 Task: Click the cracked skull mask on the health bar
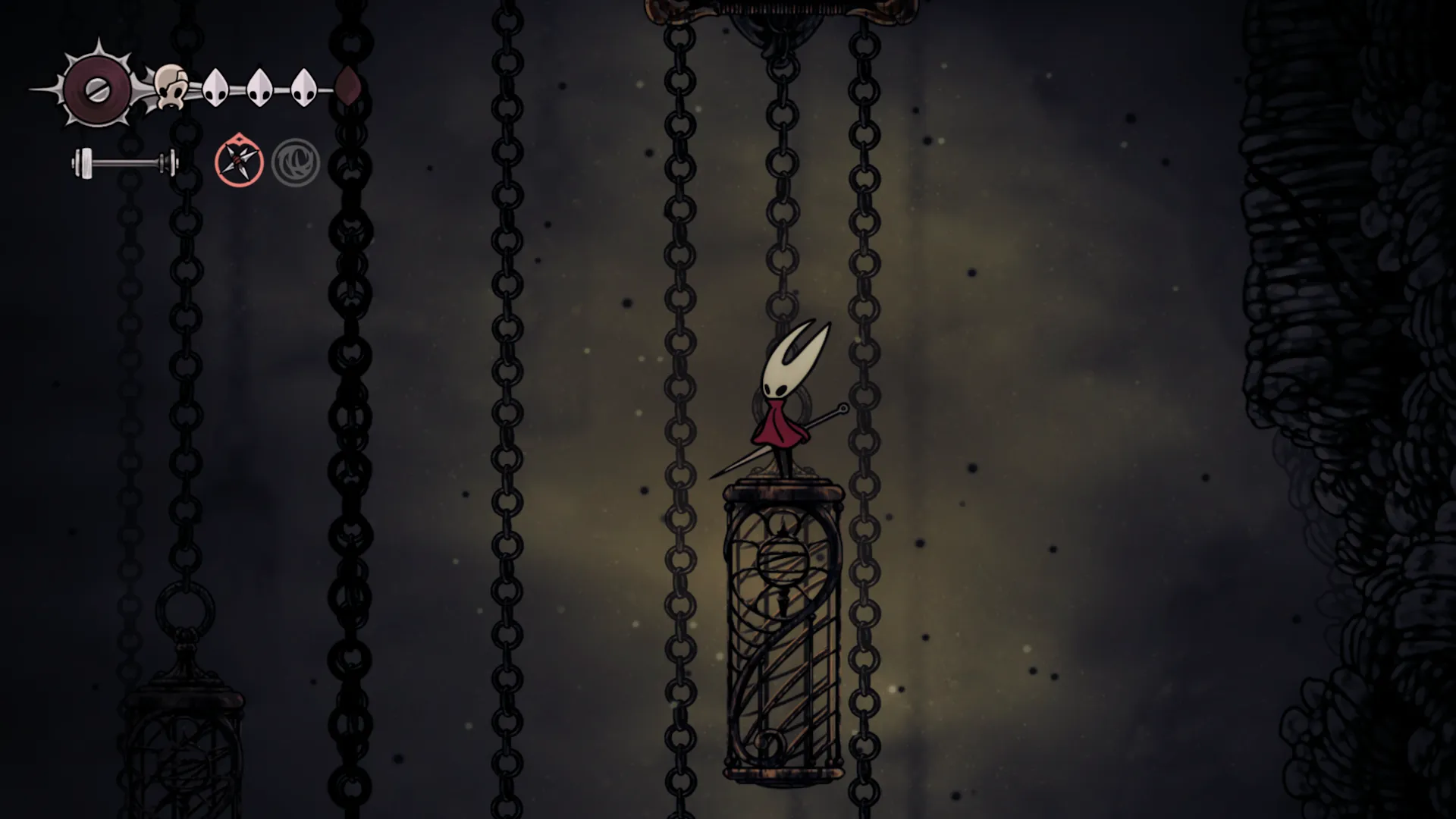coord(172,87)
